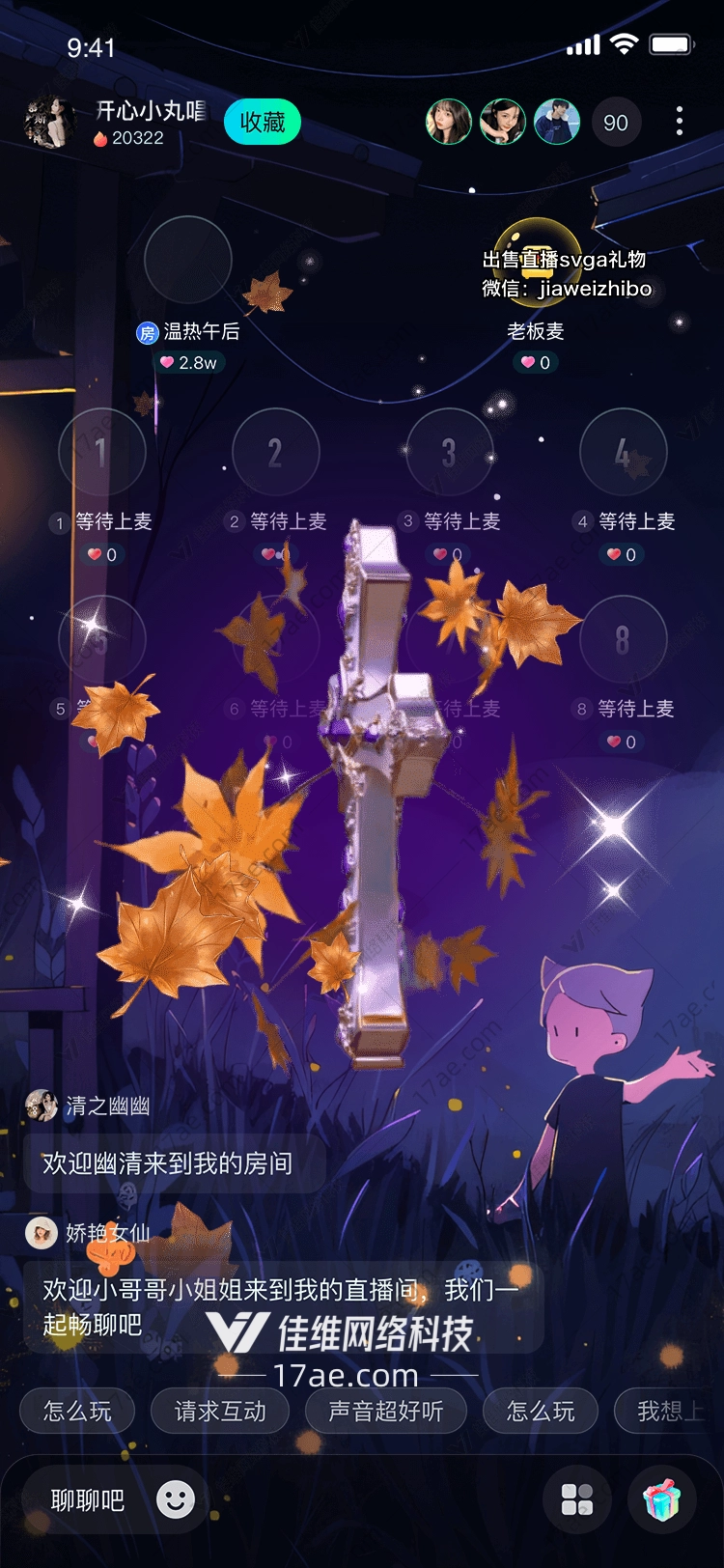This screenshot has height=1568, width=724.
Task: Open the four-square grid menu
Action: pos(577,1499)
